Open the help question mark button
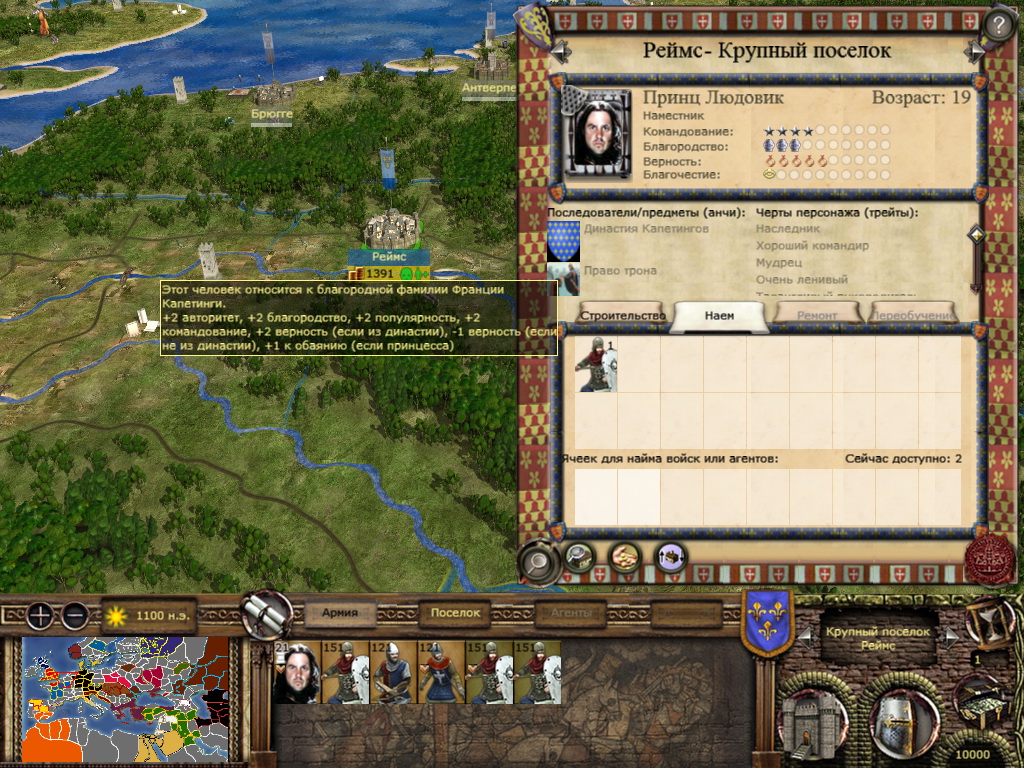 (x=998, y=24)
